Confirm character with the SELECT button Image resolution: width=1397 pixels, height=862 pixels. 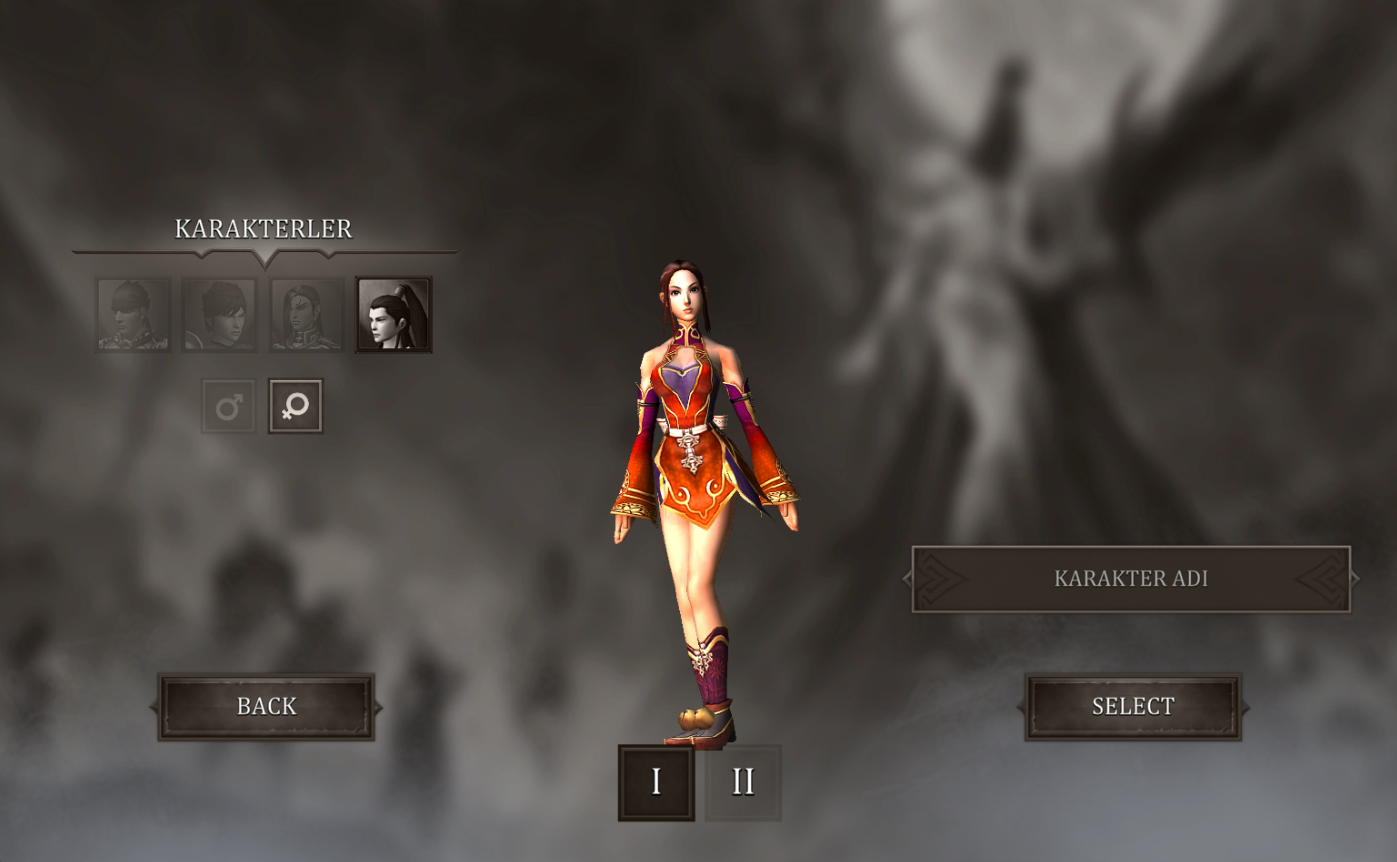[1133, 707]
